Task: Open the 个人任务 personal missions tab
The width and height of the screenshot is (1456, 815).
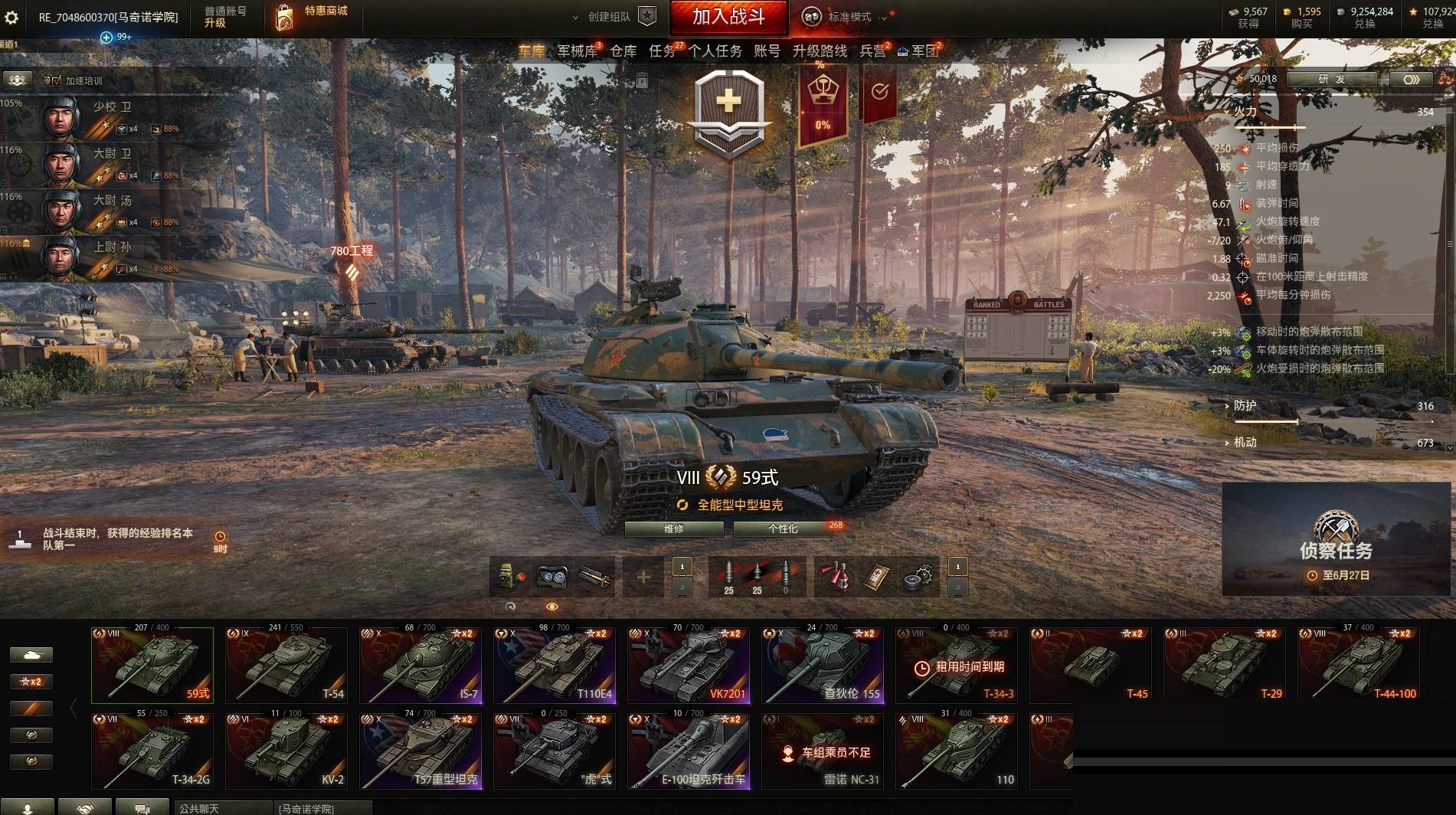Action: tap(715, 51)
